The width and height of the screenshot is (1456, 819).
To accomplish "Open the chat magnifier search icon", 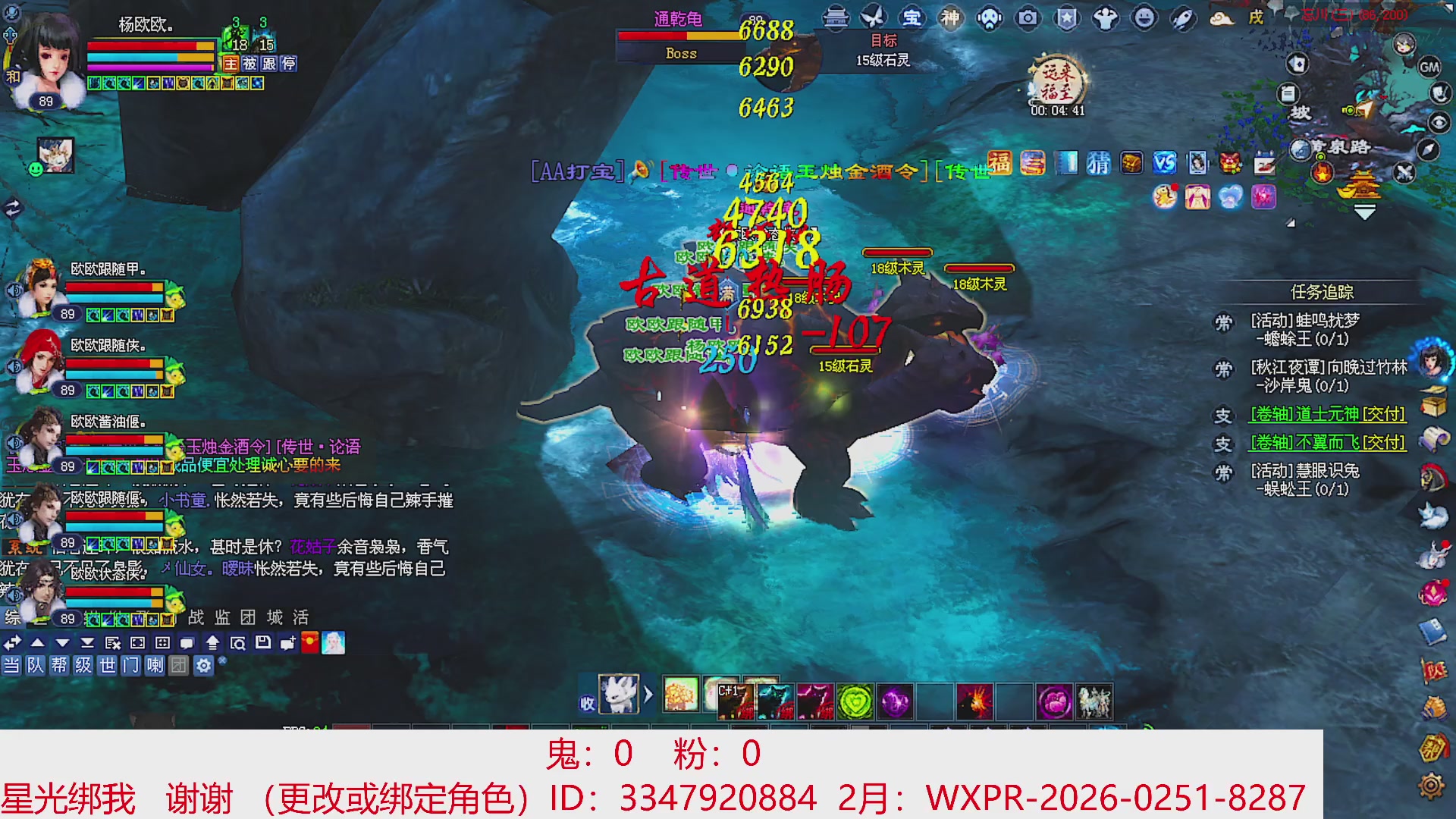I will (239, 642).
